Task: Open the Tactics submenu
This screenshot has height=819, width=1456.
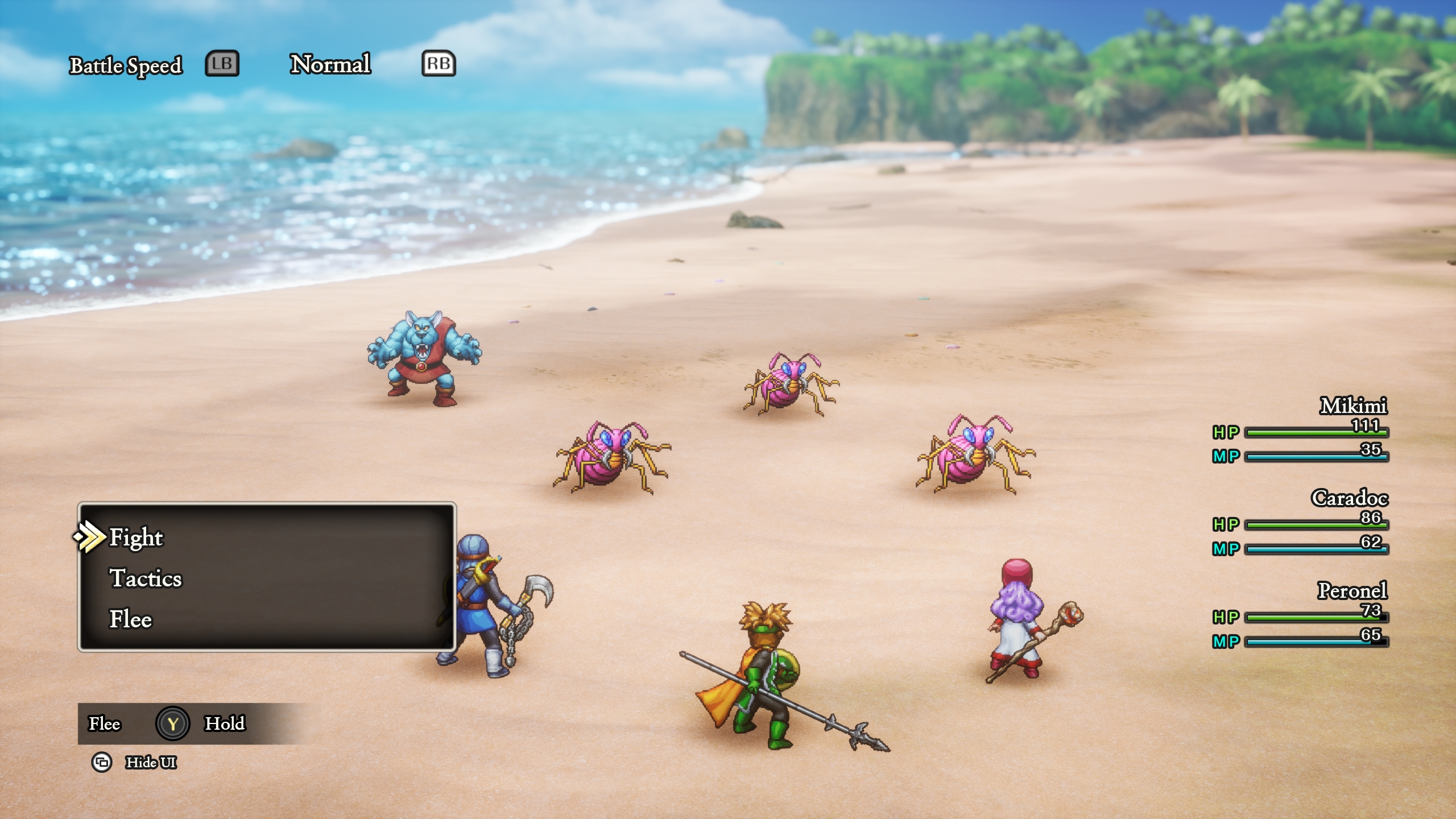Action: [146, 579]
